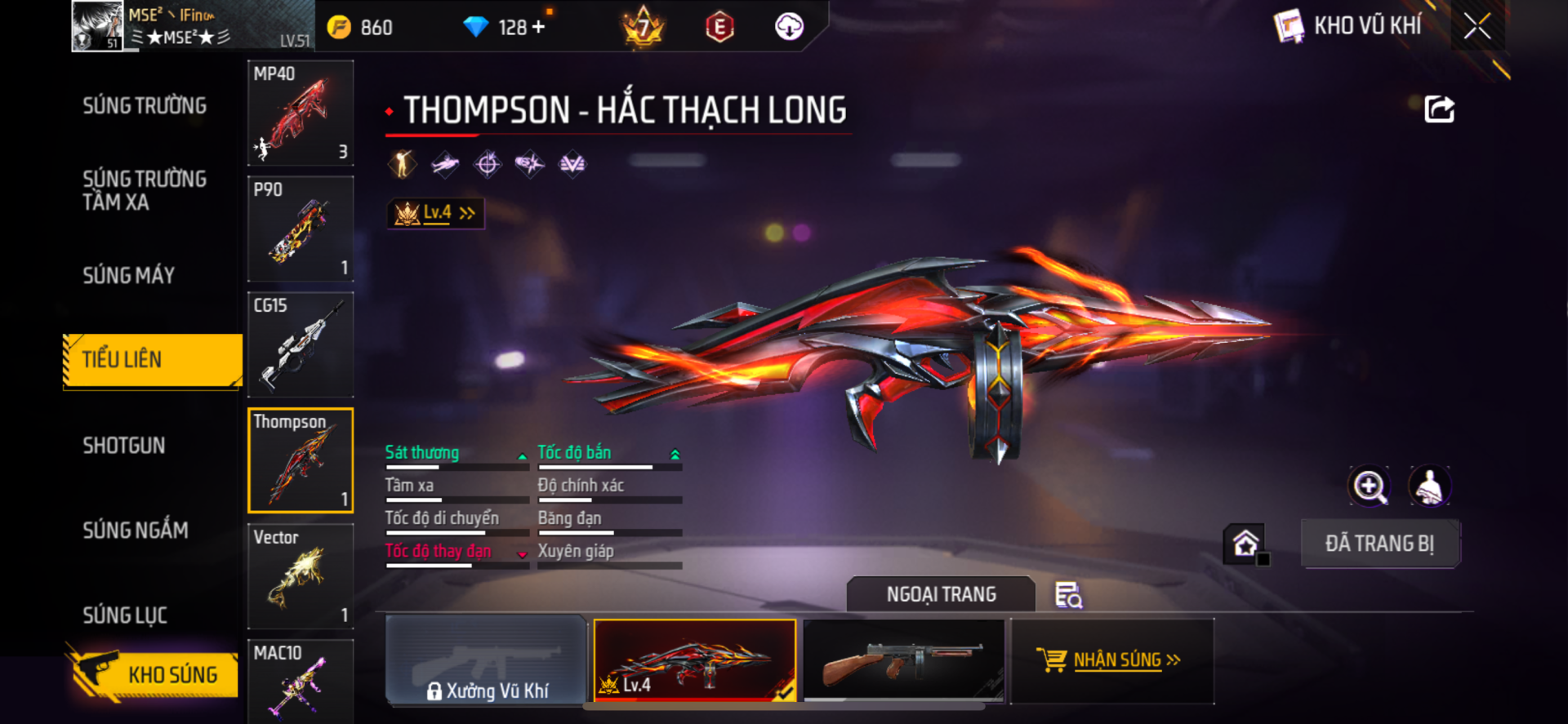The height and width of the screenshot is (724, 1568).
Task: Switch to Súng Trường category
Action: coord(145,106)
